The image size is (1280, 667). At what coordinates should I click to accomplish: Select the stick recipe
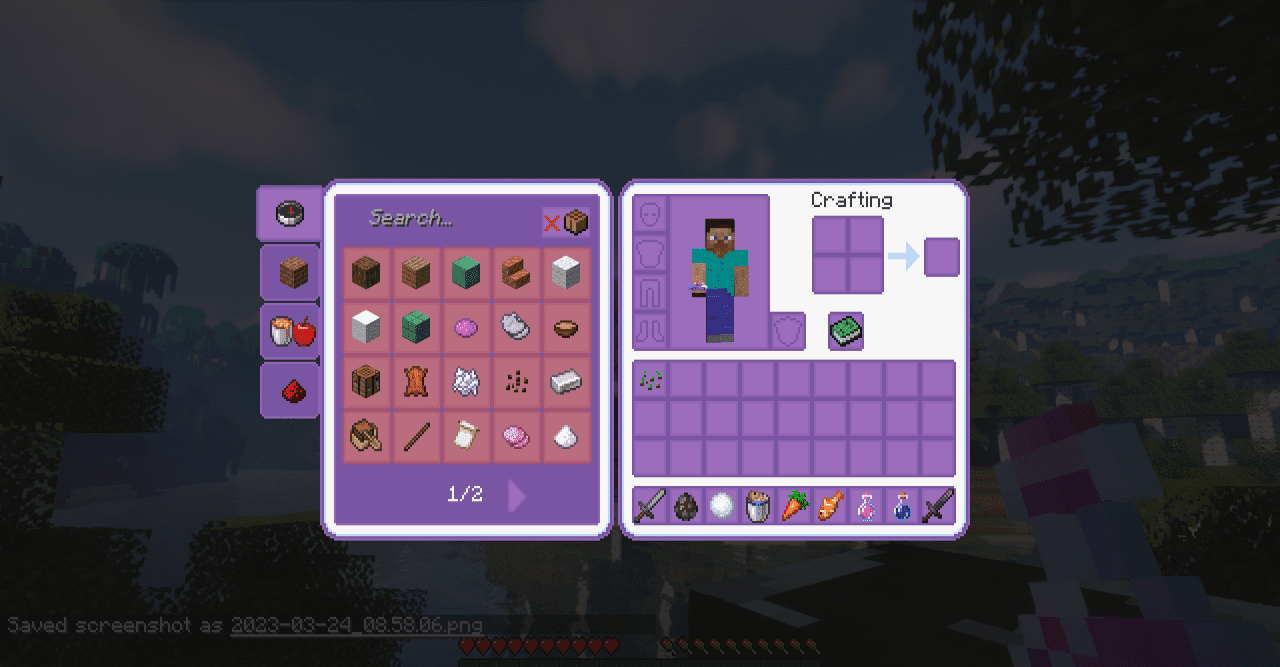(416, 437)
